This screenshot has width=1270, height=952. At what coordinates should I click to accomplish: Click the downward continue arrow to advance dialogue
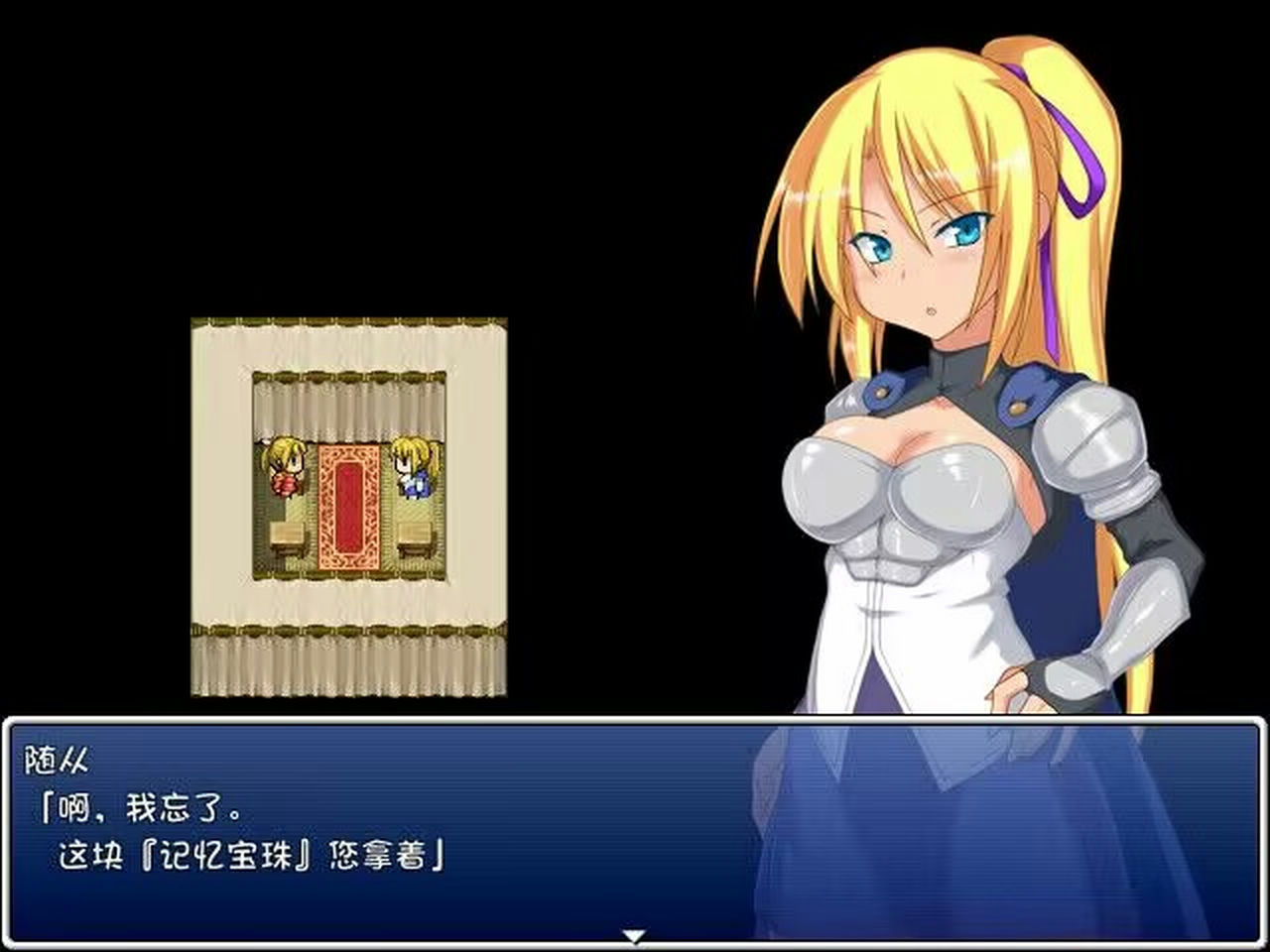[632, 933]
